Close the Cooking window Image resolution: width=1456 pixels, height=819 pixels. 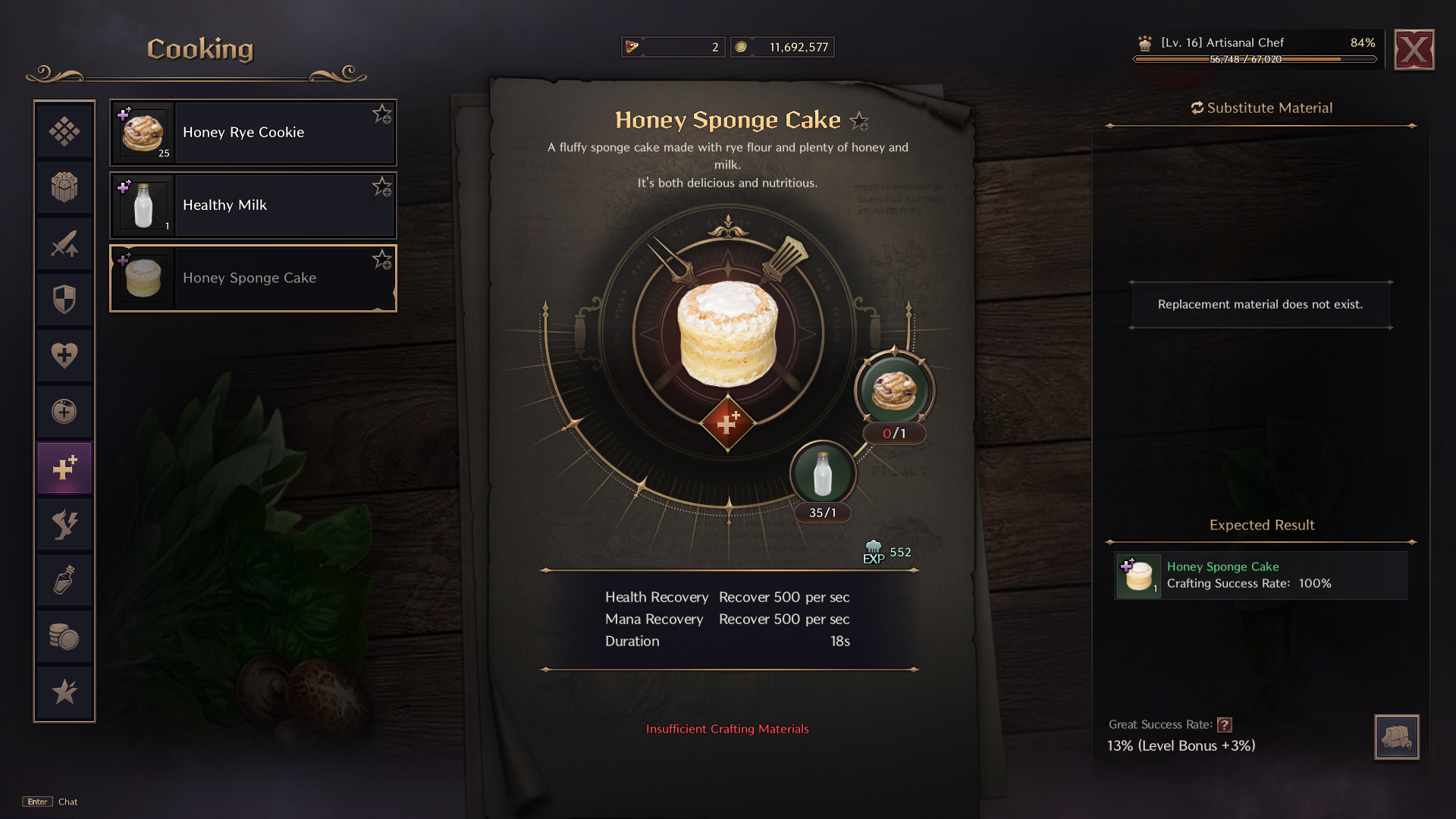click(1414, 50)
